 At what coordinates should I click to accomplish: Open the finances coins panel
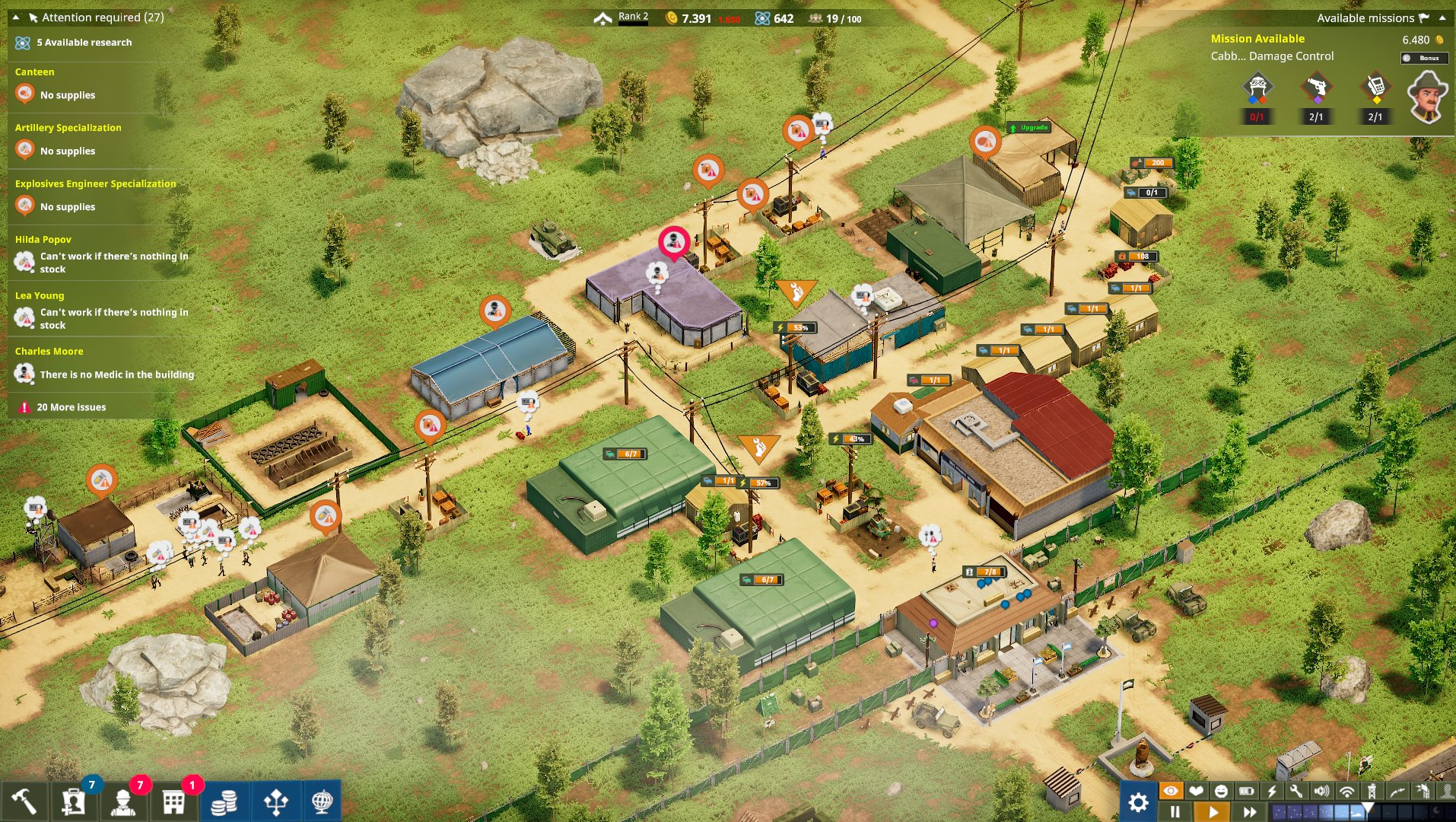pyautogui.click(x=224, y=803)
